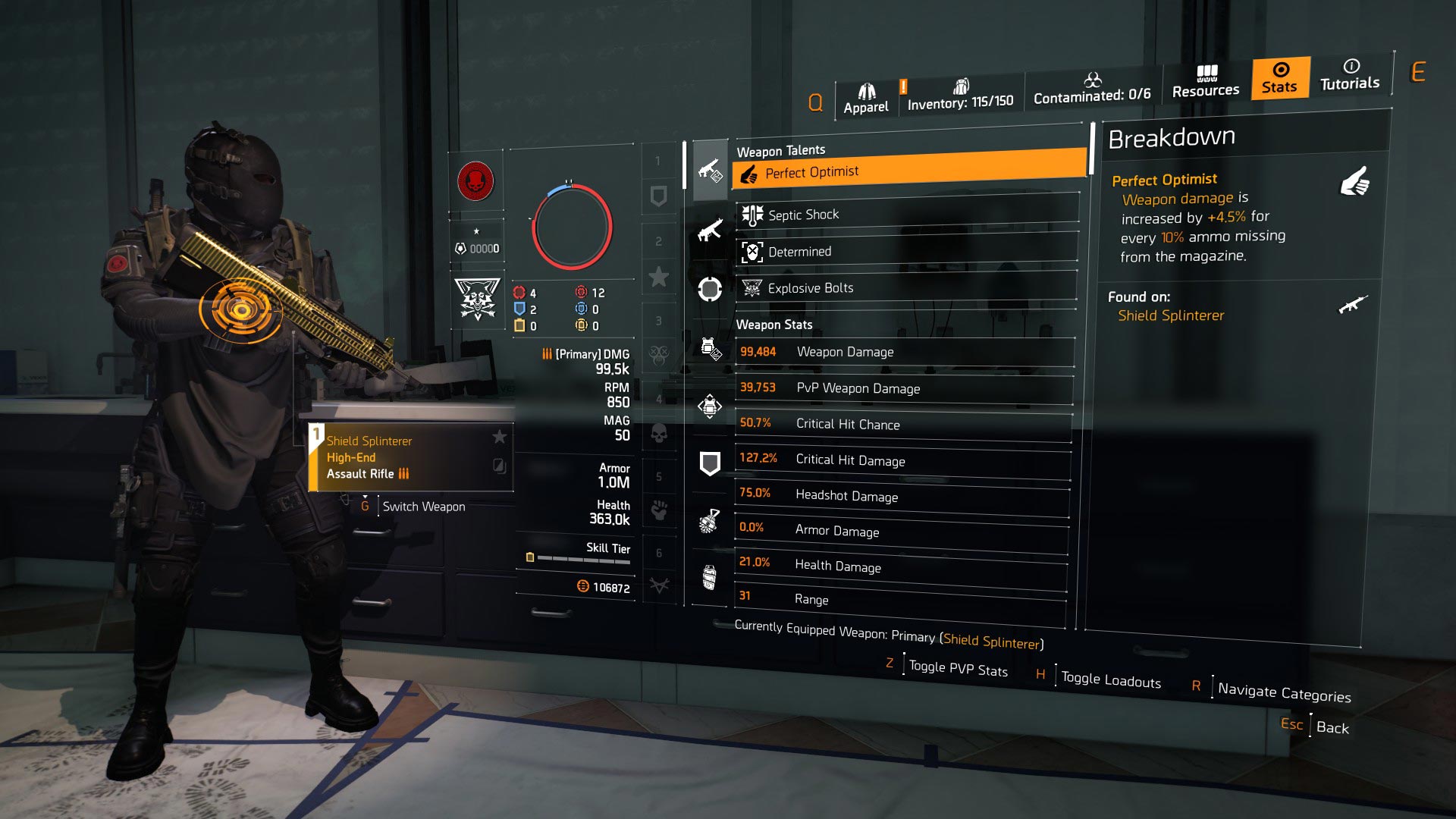Expand the Explosive Bolts talent entry
This screenshot has height=819, width=1456.
902,287
